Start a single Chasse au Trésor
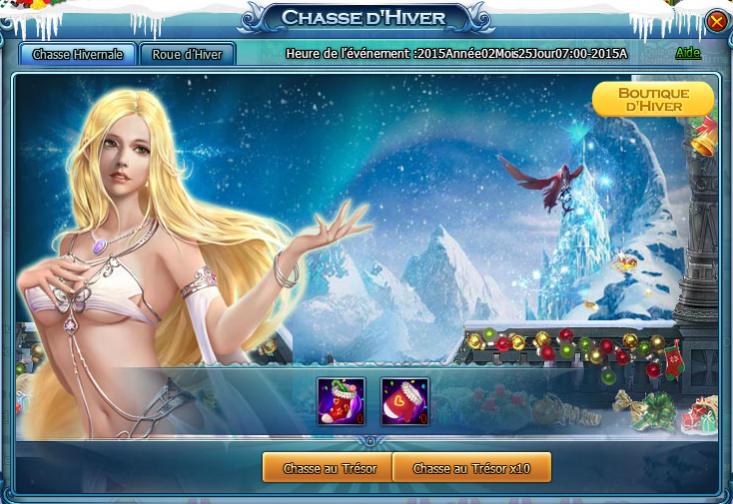733x504 pixels. coord(325,467)
